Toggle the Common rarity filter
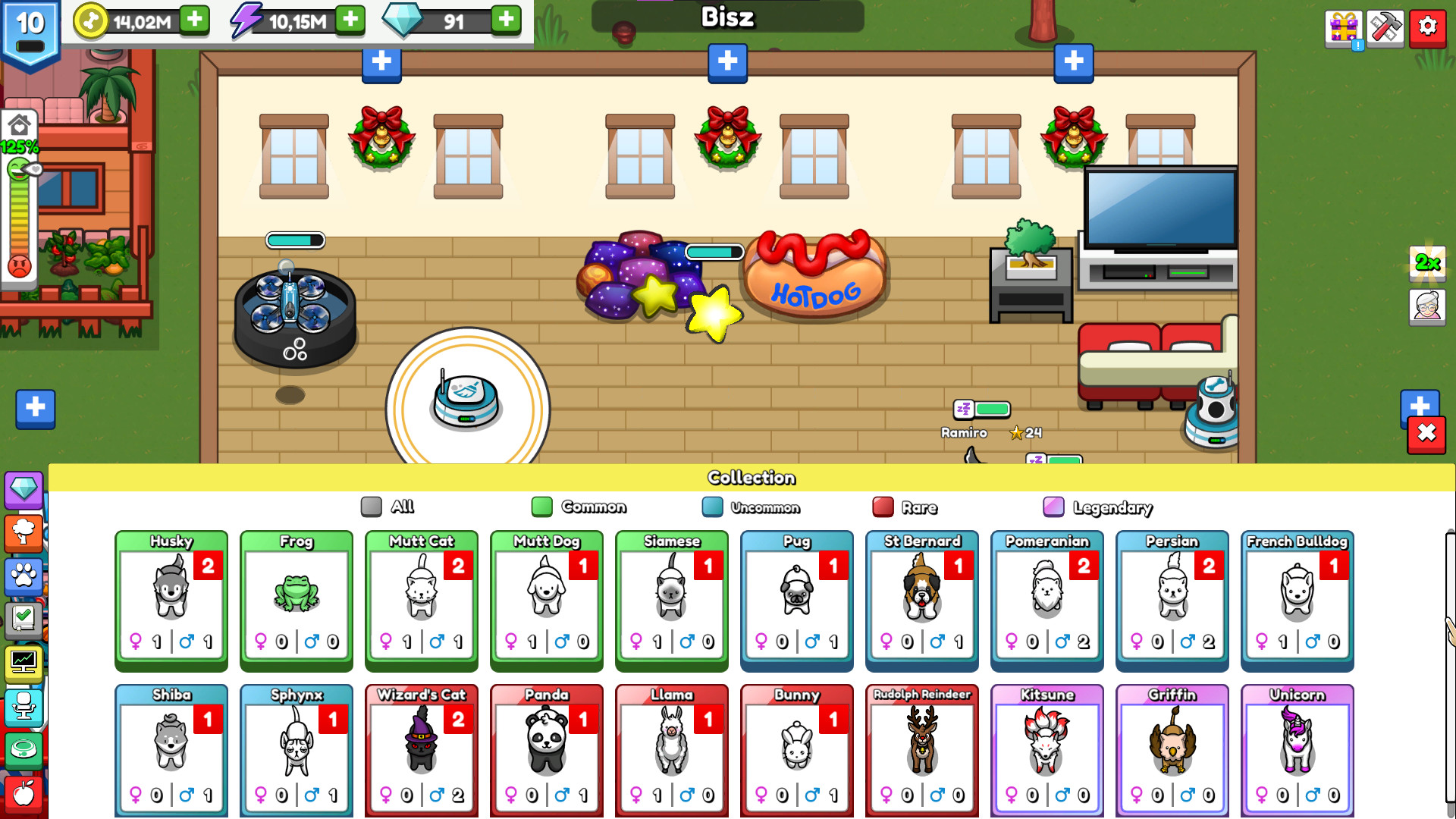1456x819 pixels. click(x=542, y=507)
